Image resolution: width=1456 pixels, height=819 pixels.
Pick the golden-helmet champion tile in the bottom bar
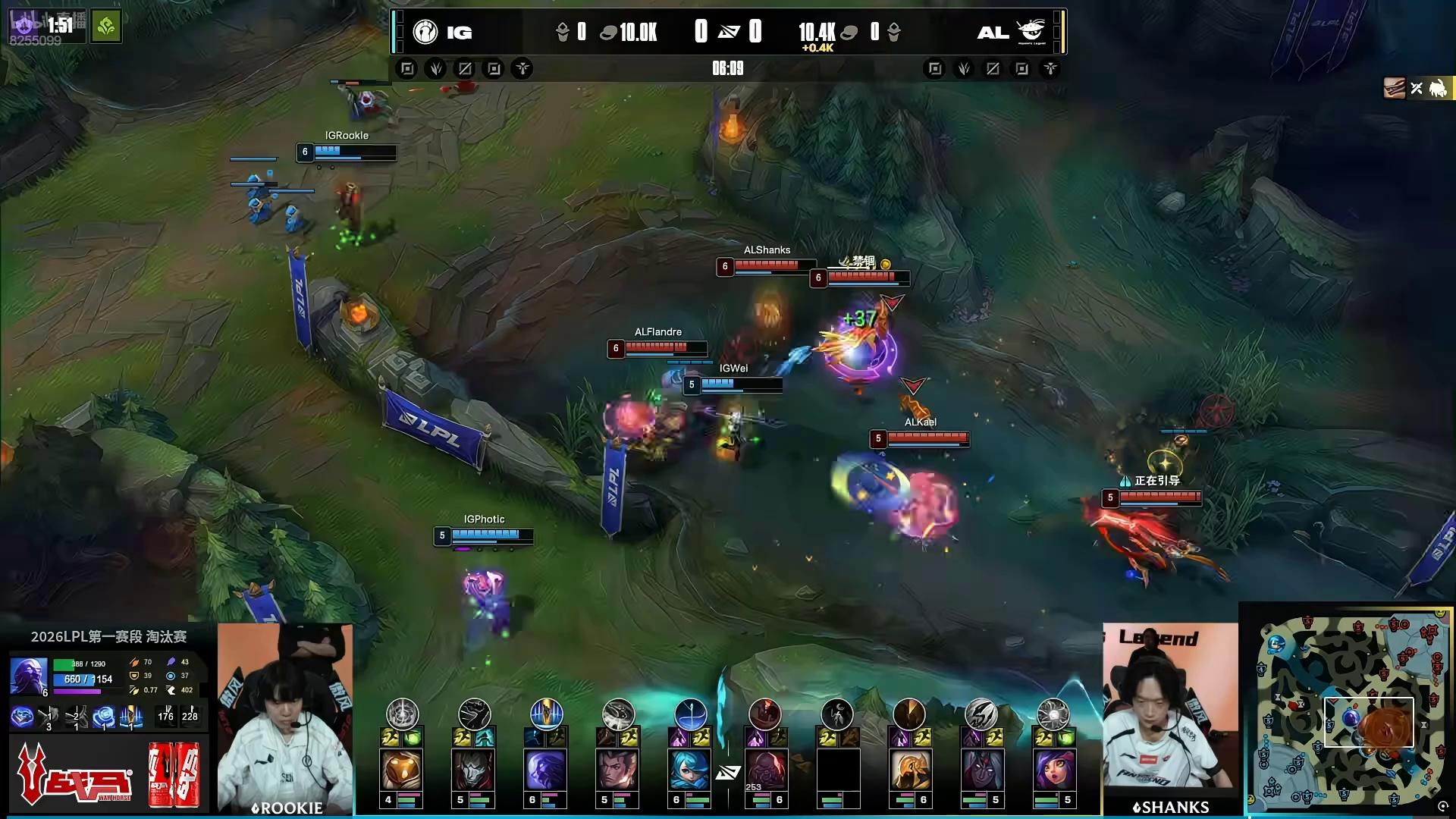pyautogui.click(x=909, y=770)
